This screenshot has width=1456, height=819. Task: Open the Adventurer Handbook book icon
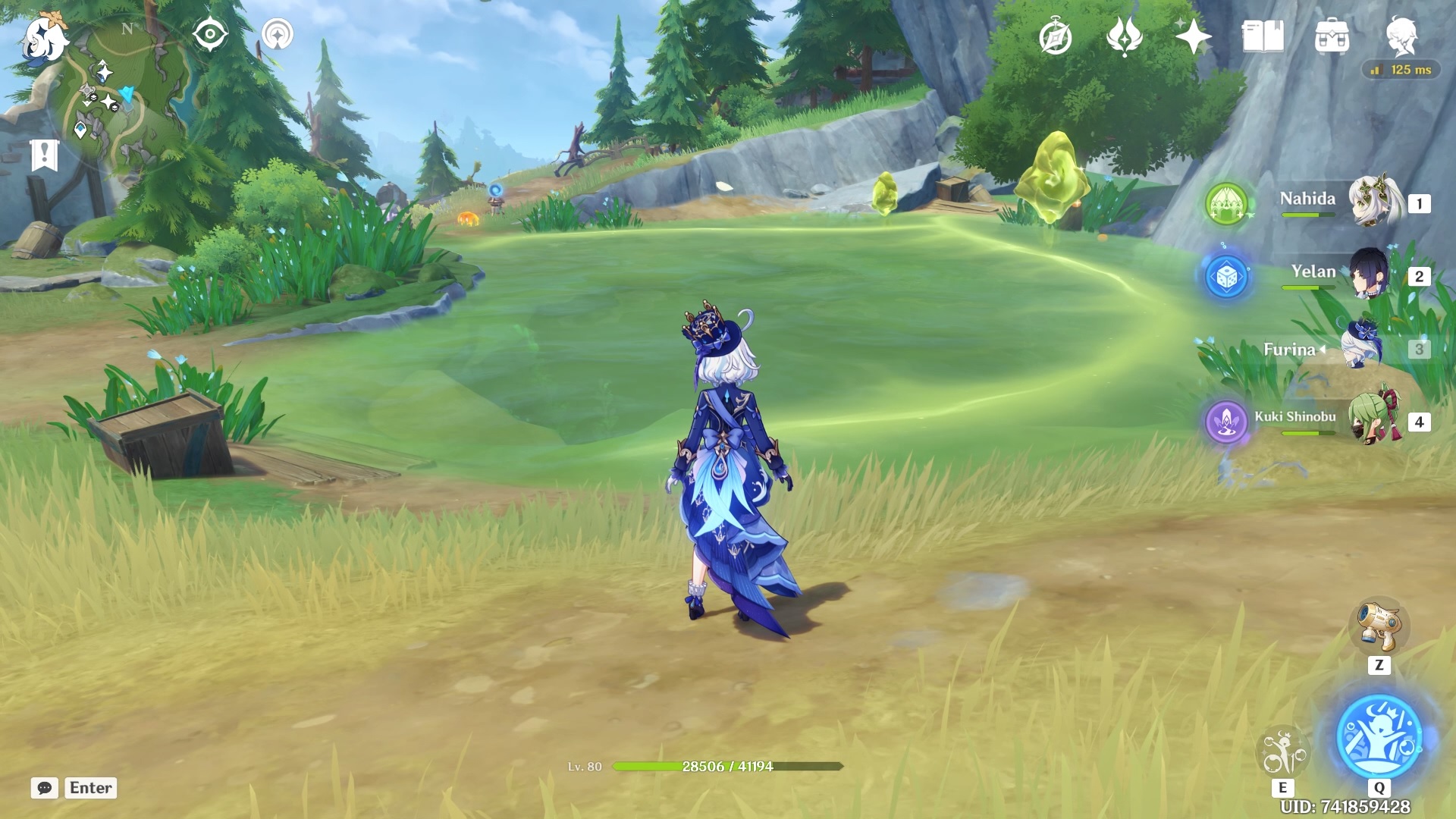(x=1263, y=36)
